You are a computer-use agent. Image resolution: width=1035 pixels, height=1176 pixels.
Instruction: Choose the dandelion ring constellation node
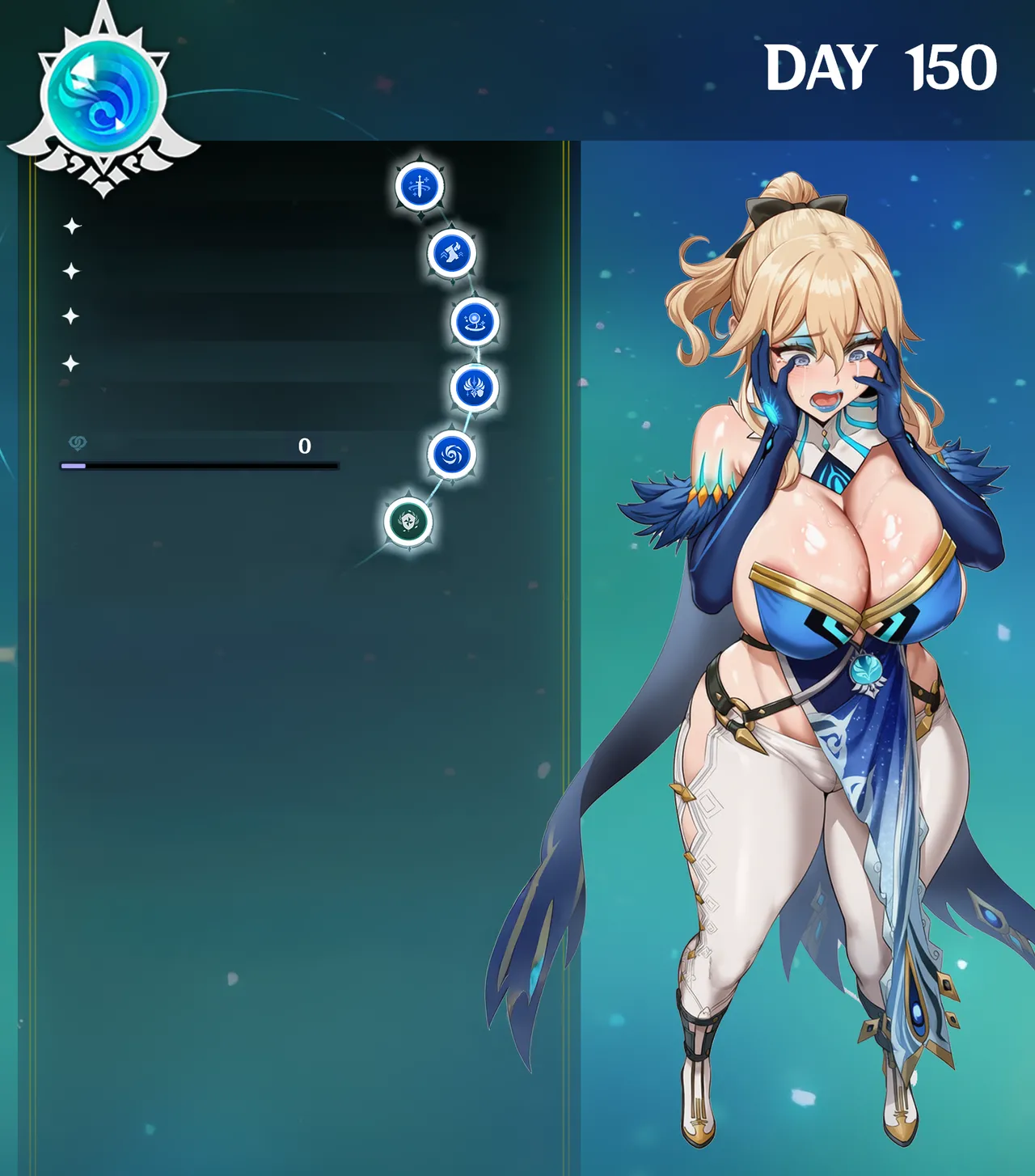coord(474,321)
